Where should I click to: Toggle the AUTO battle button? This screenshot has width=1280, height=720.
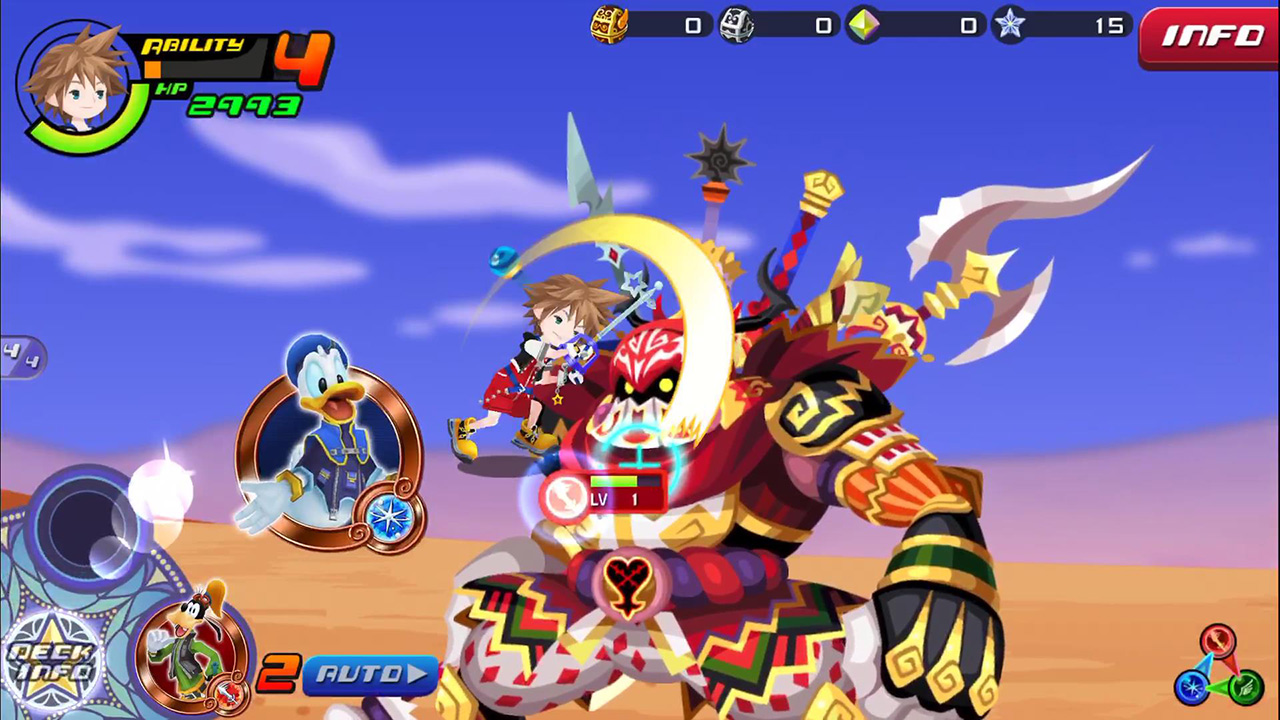click(x=369, y=675)
